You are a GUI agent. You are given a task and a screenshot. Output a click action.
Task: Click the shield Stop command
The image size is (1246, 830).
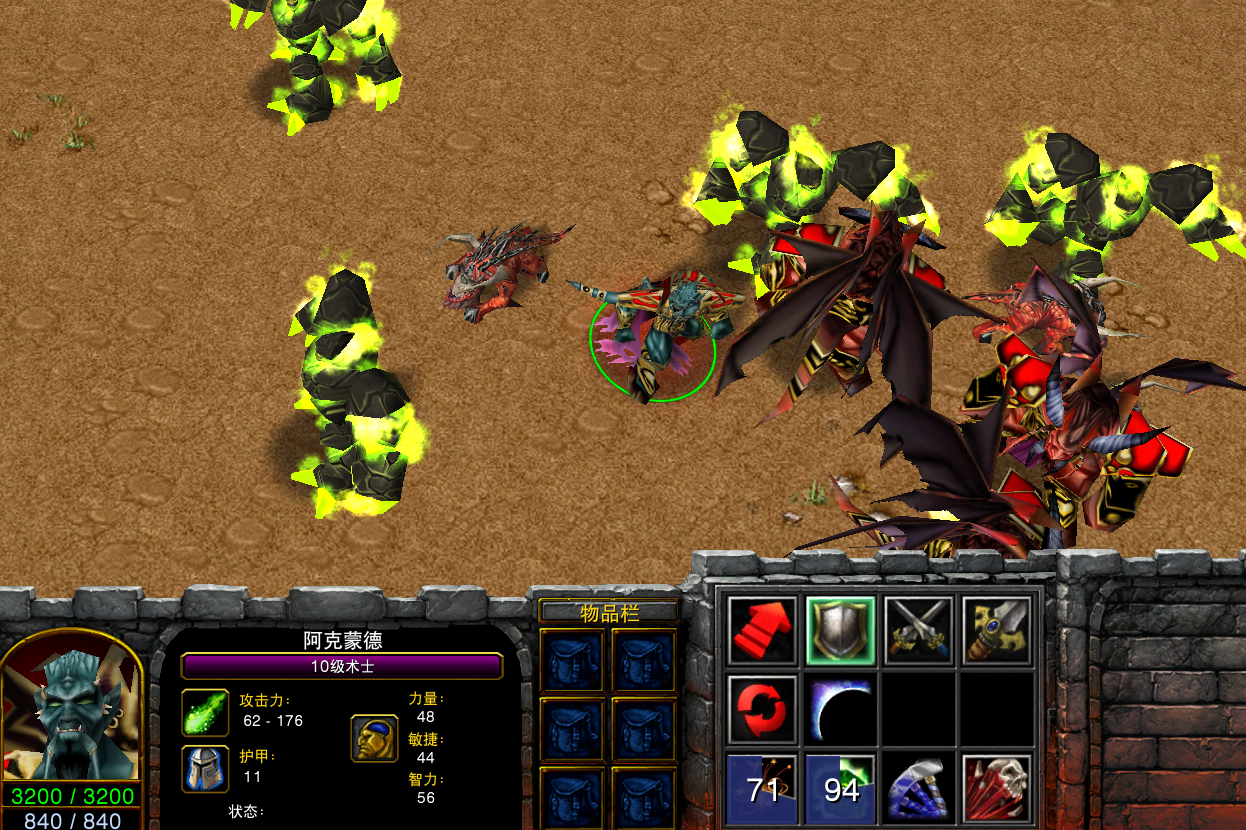click(841, 631)
